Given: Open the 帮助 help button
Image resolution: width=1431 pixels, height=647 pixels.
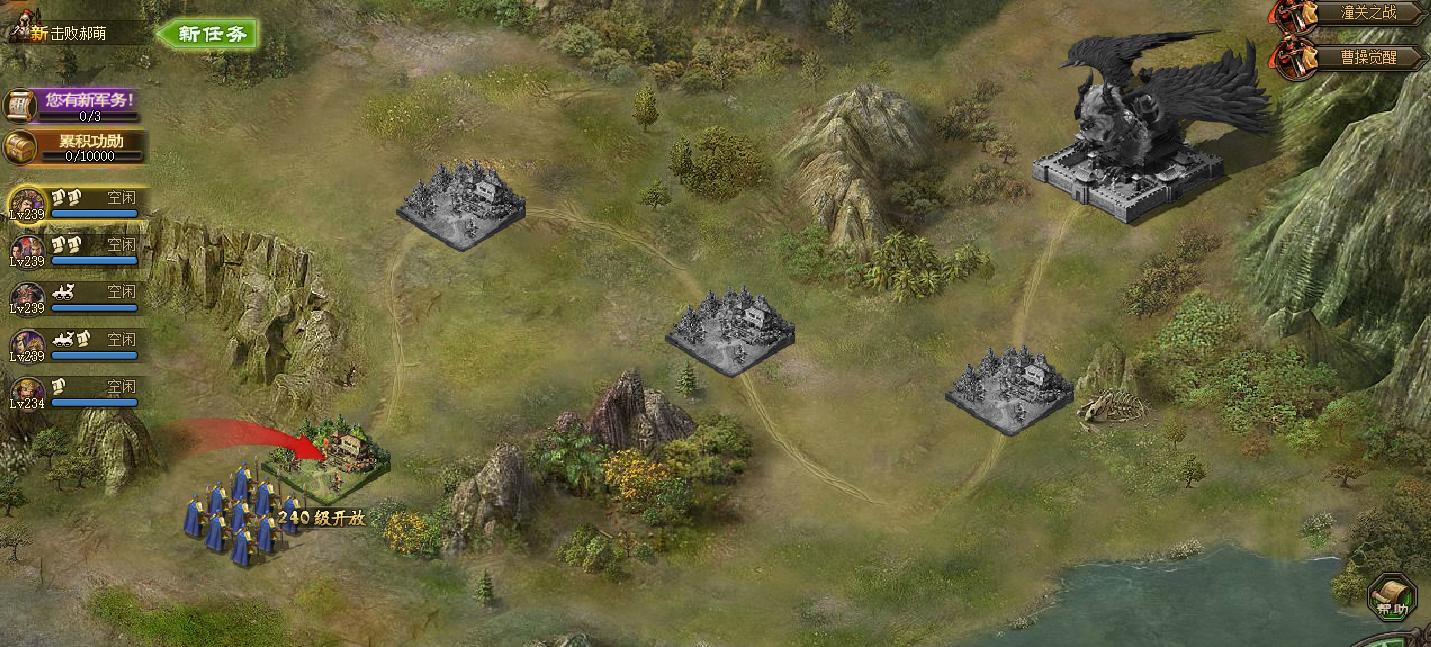Looking at the screenshot, I should click(x=1391, y=596).
